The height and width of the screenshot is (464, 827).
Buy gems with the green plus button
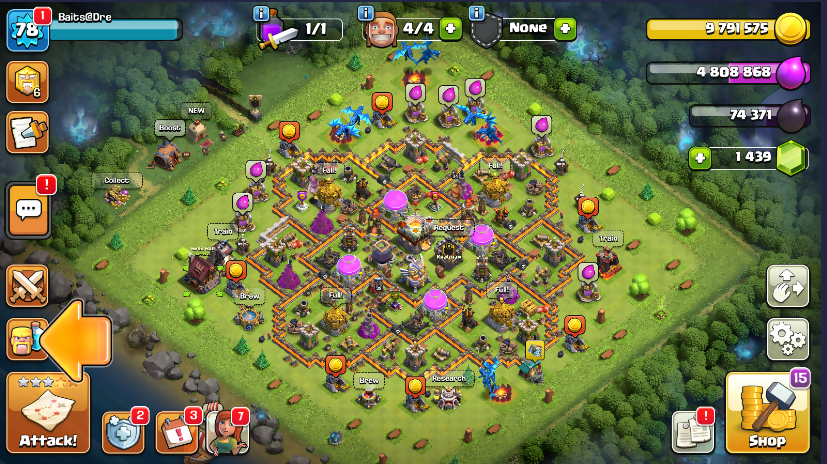click(701, 158)
